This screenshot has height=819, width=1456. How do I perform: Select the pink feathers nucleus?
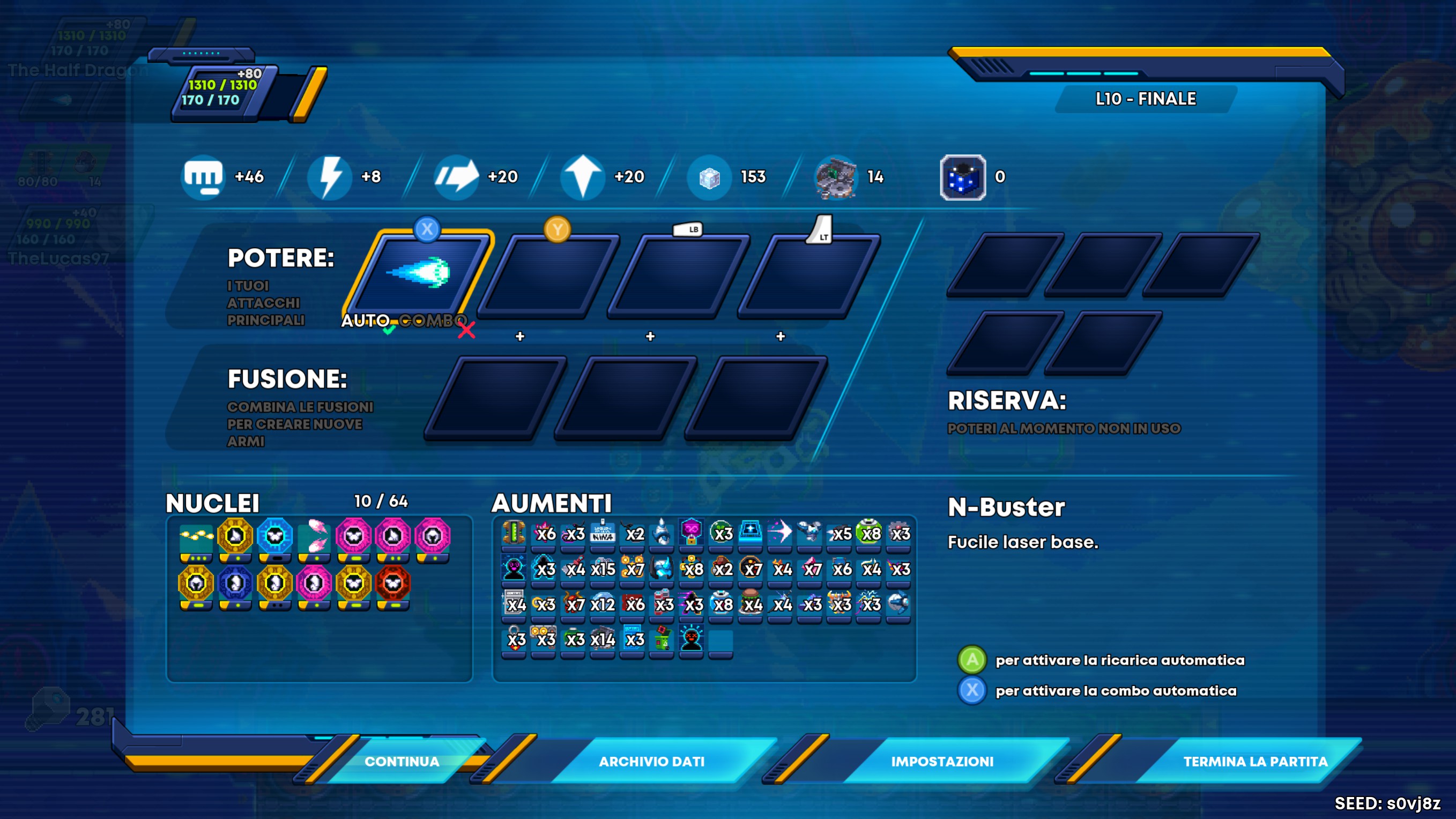pyautogui.click(x=314, y=535)
